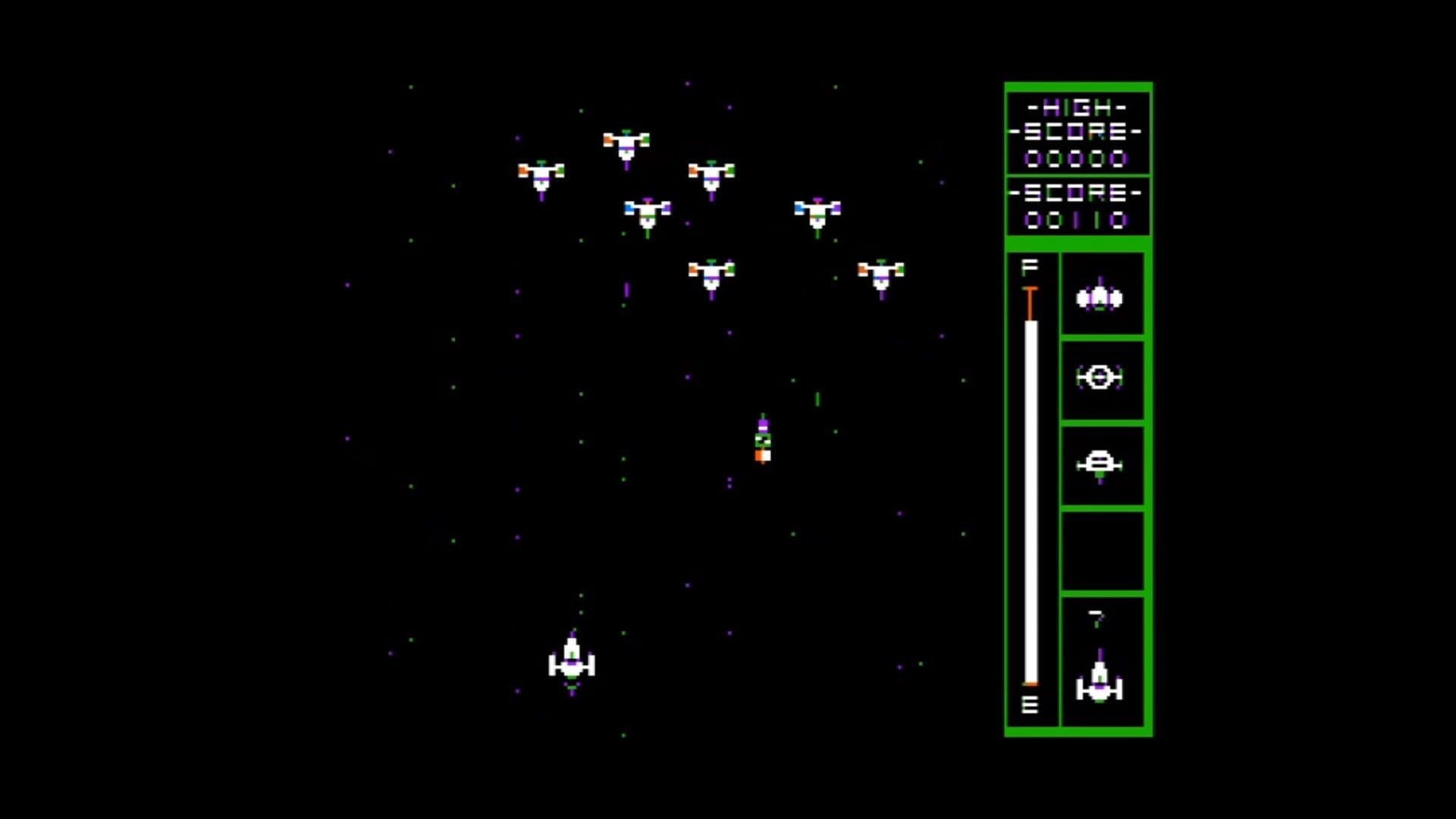Toggle the F label atop the fuel gauge
This screenshot has width=1456, height=819.
point(1030,266)
